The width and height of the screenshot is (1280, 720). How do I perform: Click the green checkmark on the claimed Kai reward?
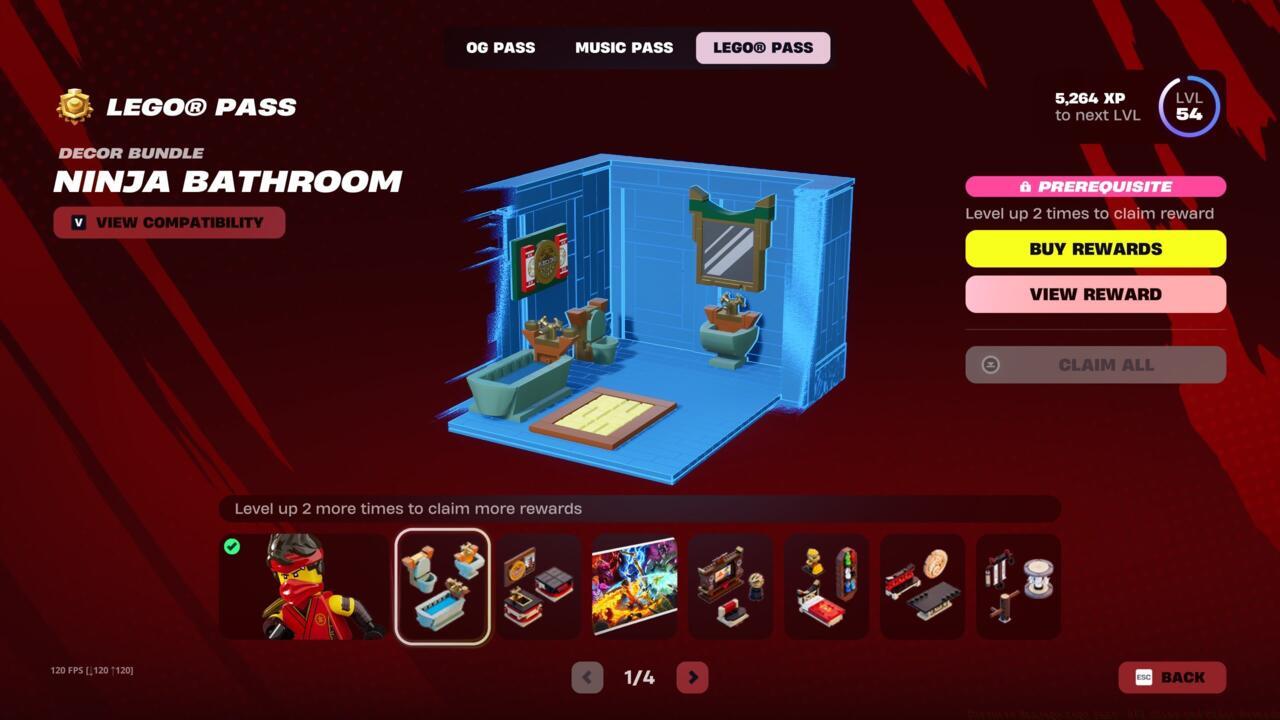232,546
